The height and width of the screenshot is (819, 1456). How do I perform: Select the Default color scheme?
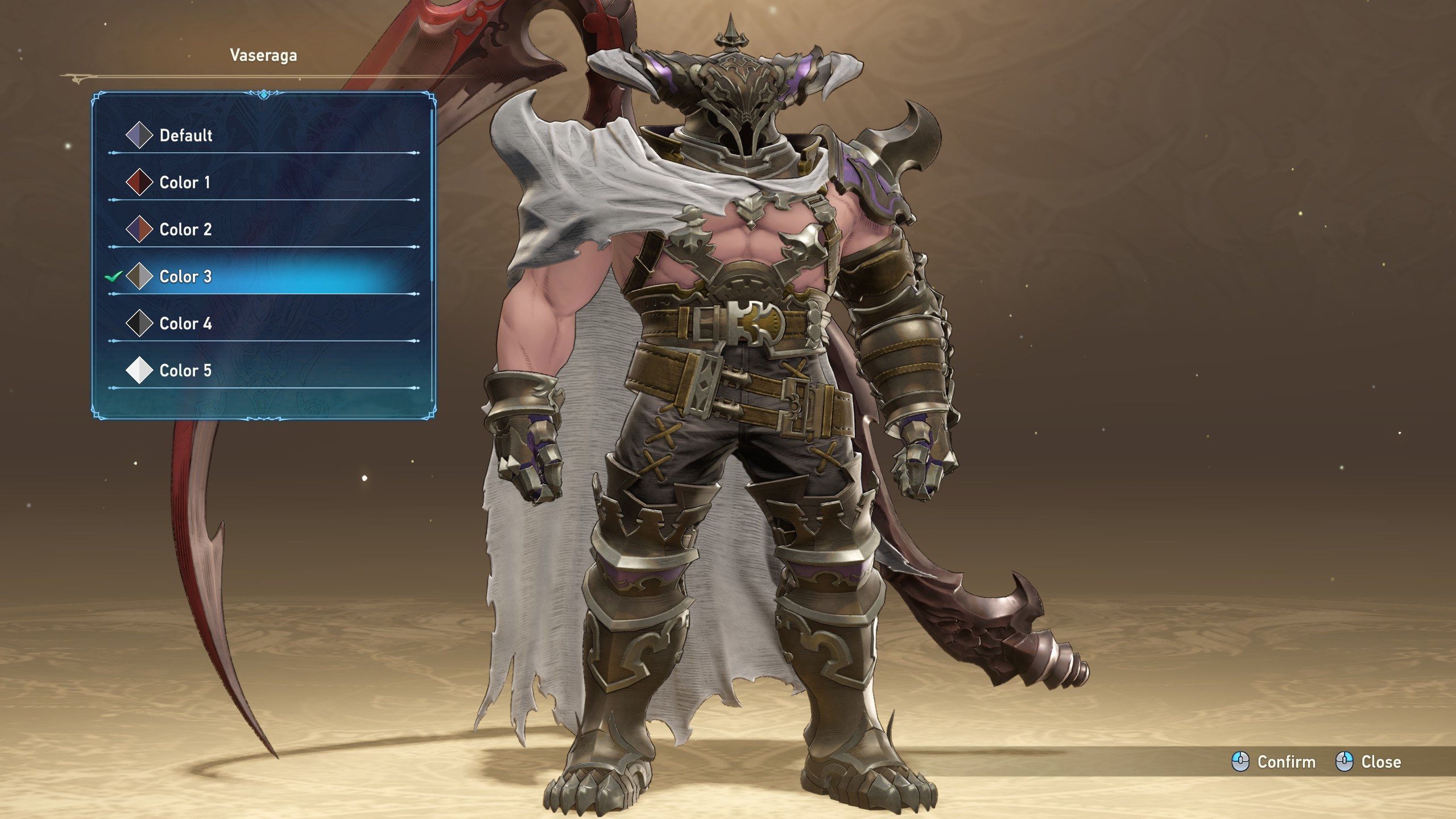pos(185,135)
